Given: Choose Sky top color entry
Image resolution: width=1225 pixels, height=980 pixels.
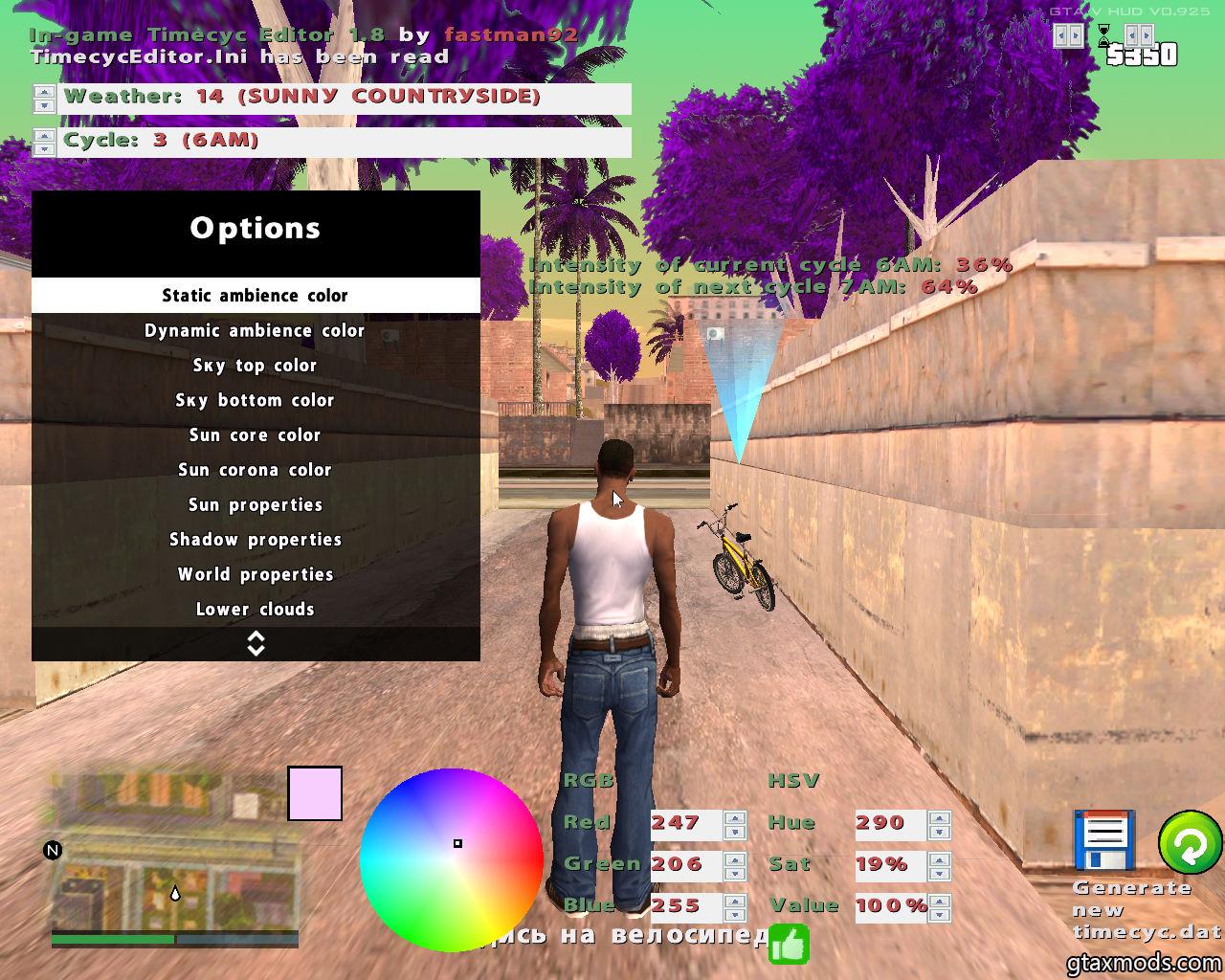Looking at the screenshot, I should [255, 366].
